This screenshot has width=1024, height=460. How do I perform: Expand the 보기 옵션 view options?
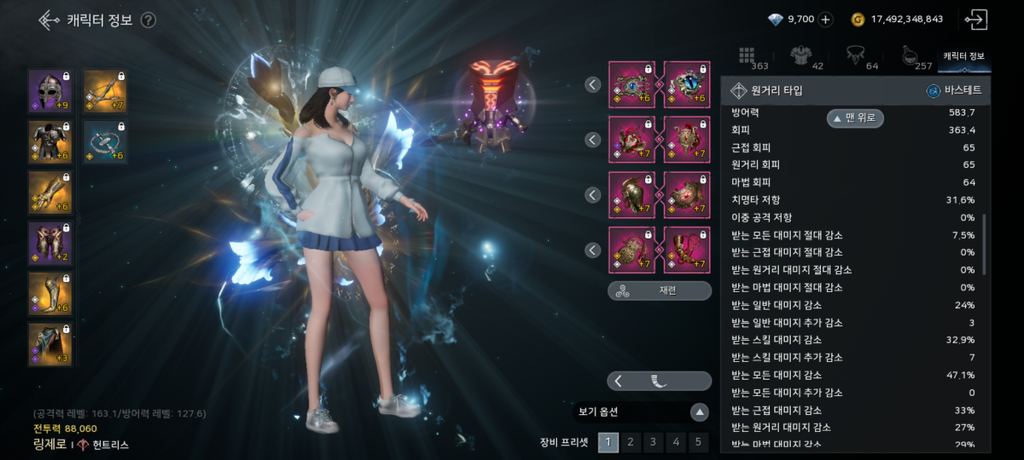(699, 412)
